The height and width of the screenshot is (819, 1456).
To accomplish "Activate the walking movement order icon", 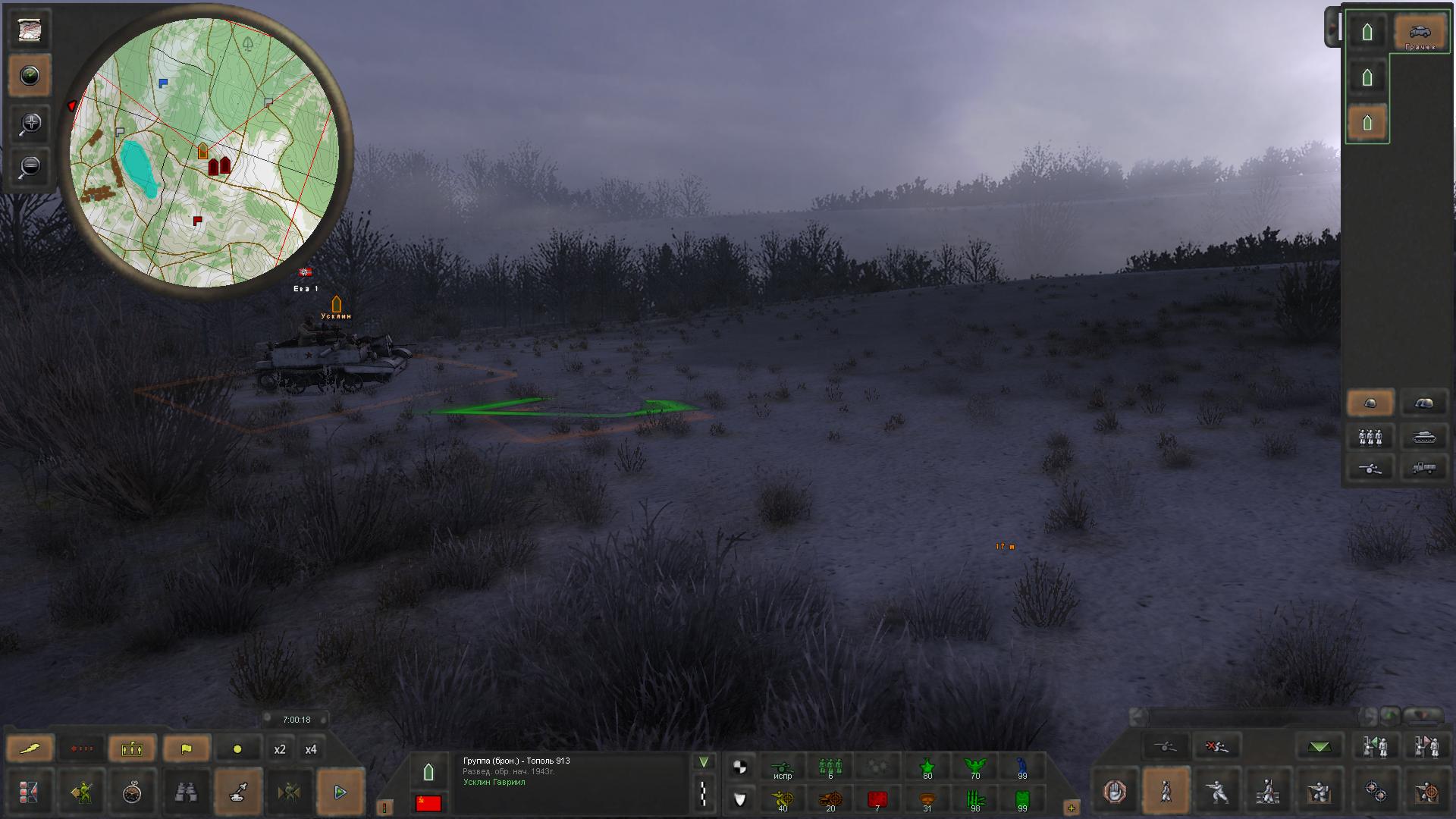I will click(1166, 792).
